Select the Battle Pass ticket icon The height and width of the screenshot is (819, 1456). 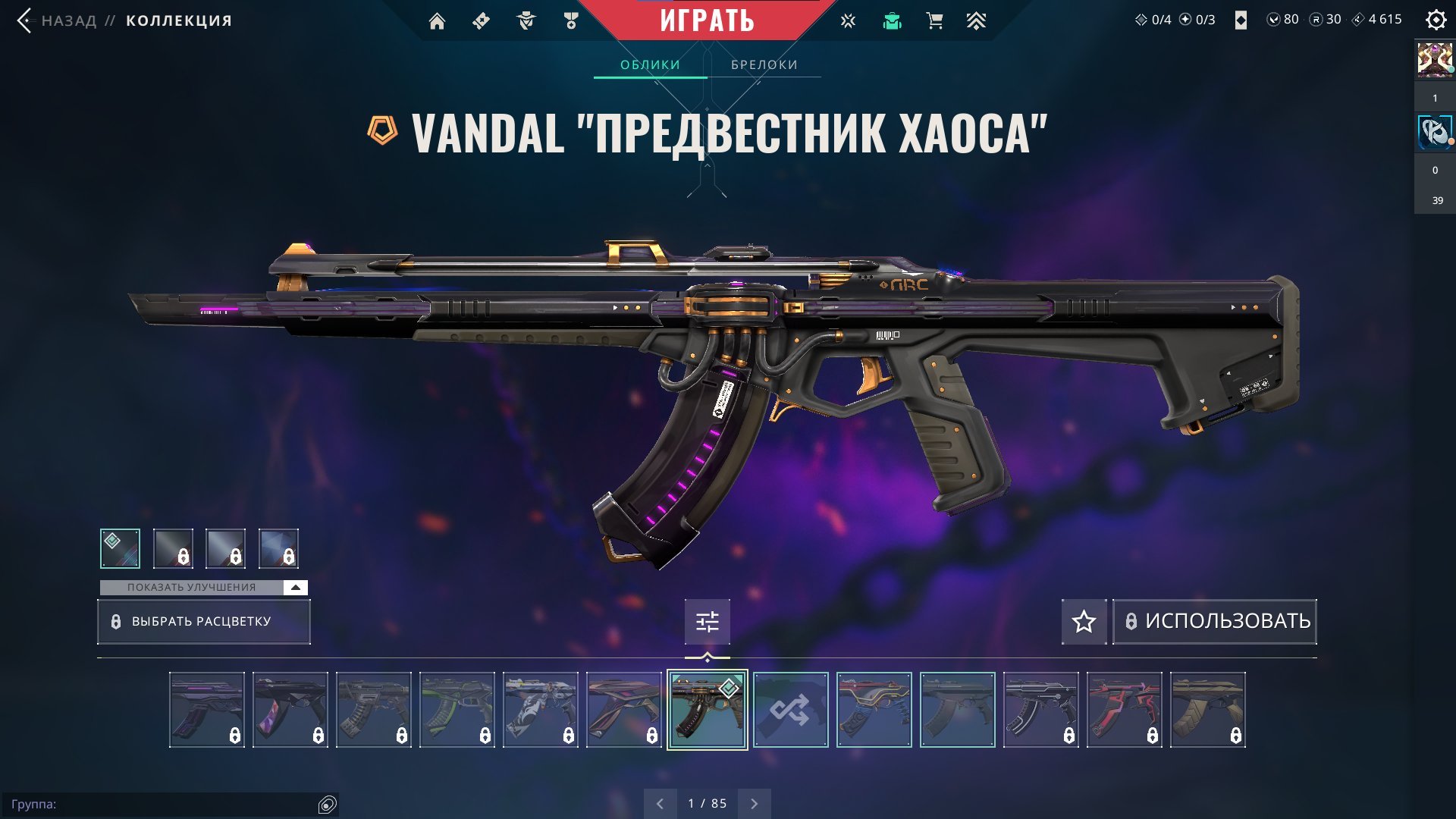[480, 20]
